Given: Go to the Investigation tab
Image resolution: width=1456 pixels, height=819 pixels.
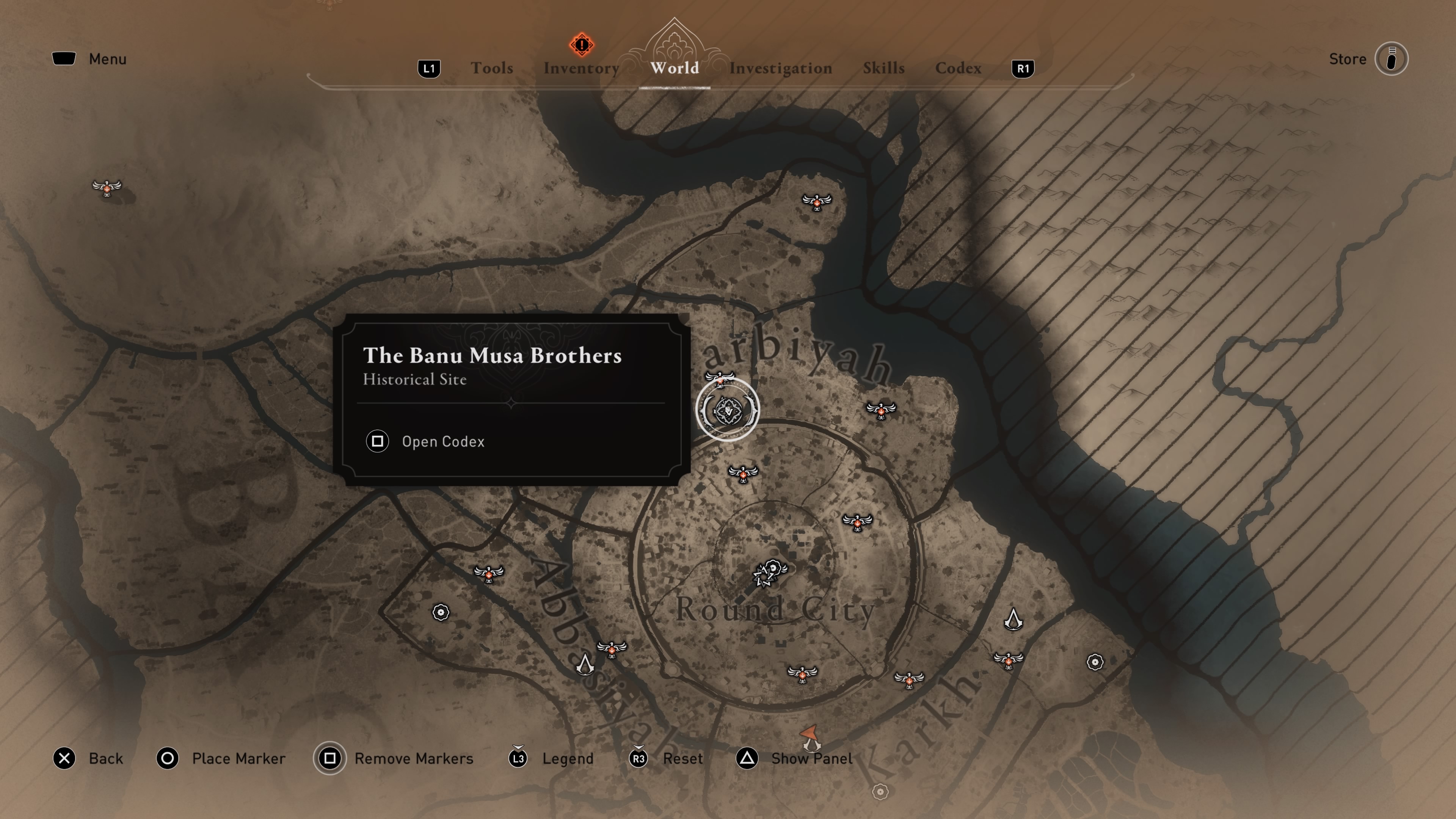Looking at the screenshot, I should coord(780,68).
